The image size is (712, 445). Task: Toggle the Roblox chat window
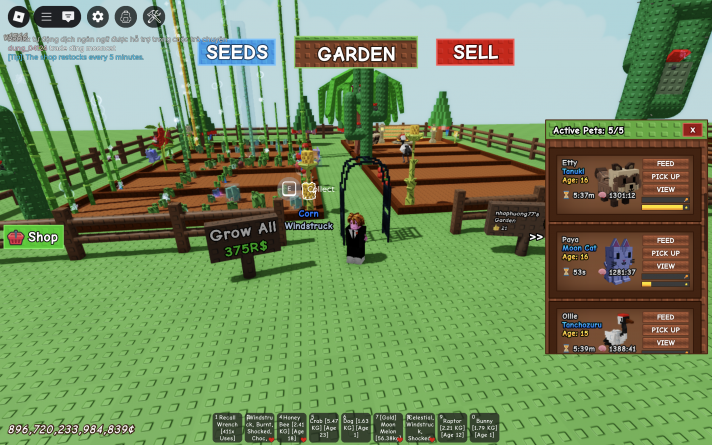68,16
